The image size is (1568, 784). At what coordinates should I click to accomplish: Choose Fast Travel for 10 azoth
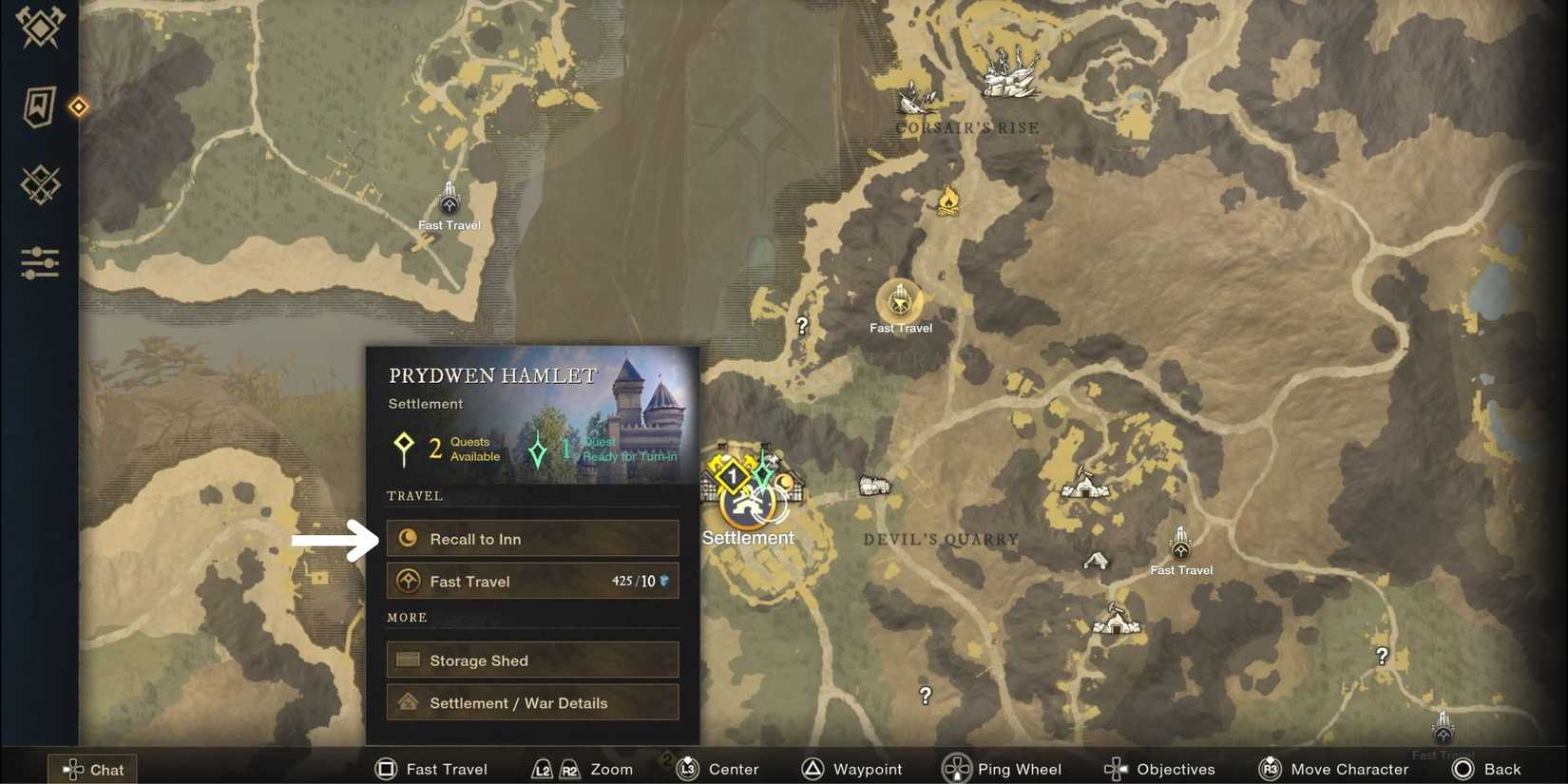click(531, 581)
